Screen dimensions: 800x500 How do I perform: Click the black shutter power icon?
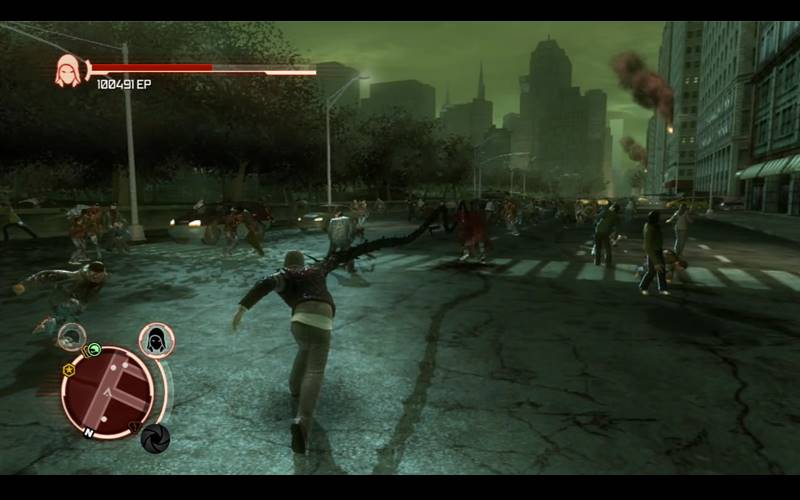pyautogui.click(x=155, y=438)
